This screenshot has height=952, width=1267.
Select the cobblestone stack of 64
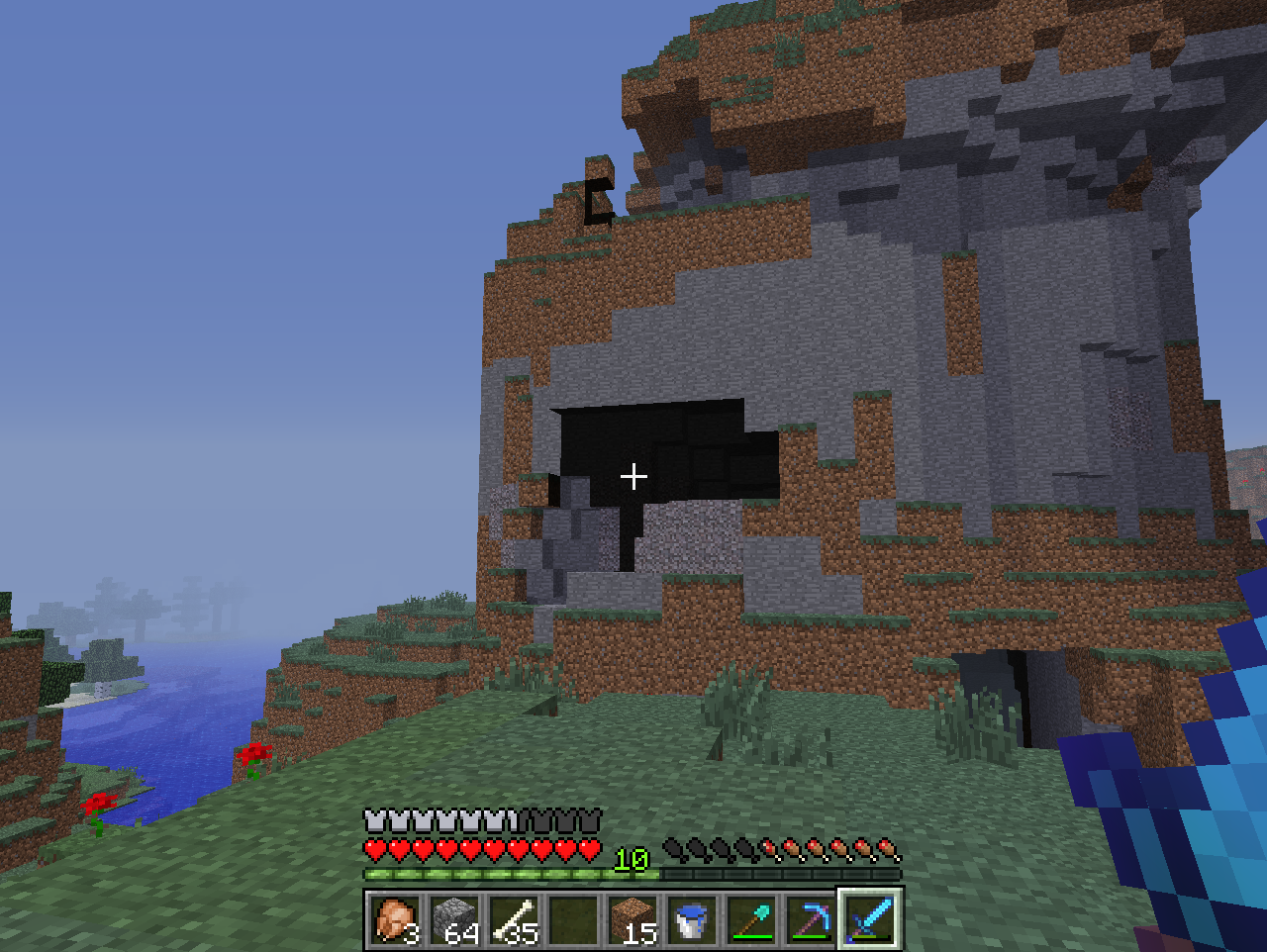point(454,919)
